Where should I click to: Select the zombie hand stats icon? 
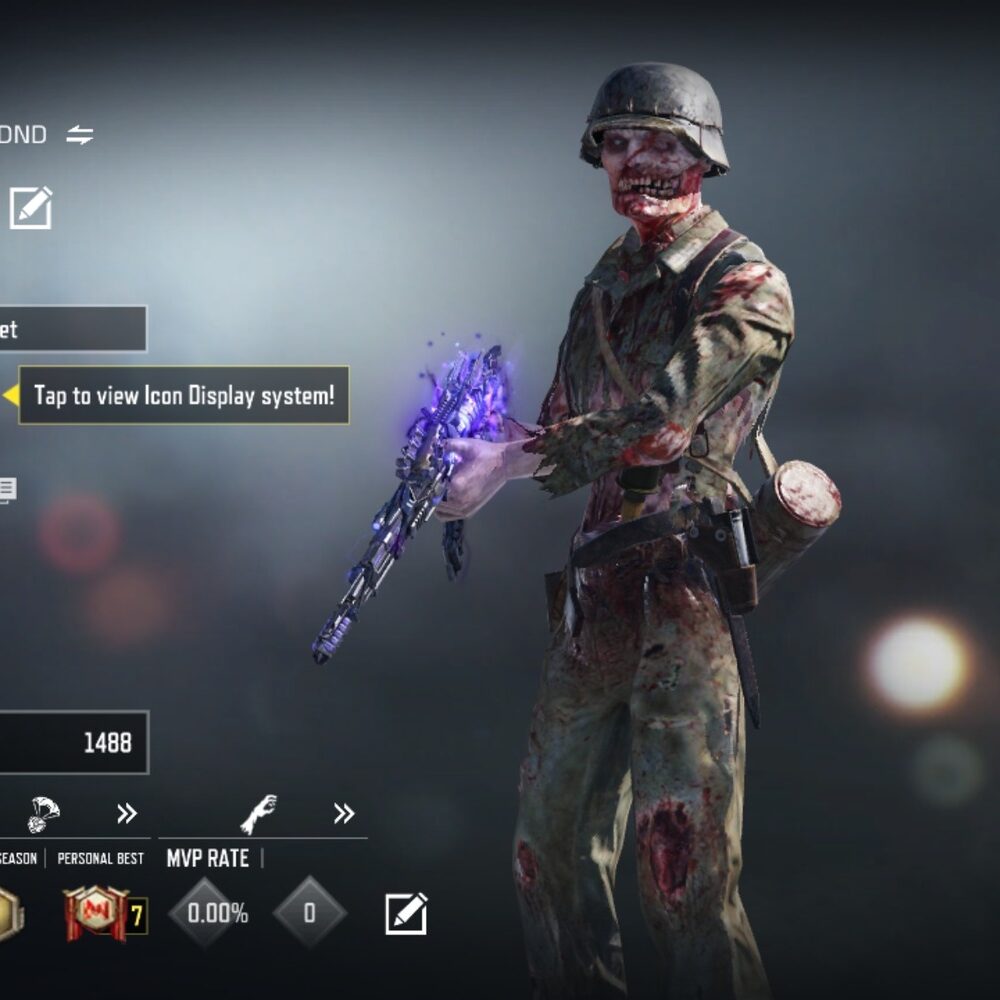pos(258,814)
